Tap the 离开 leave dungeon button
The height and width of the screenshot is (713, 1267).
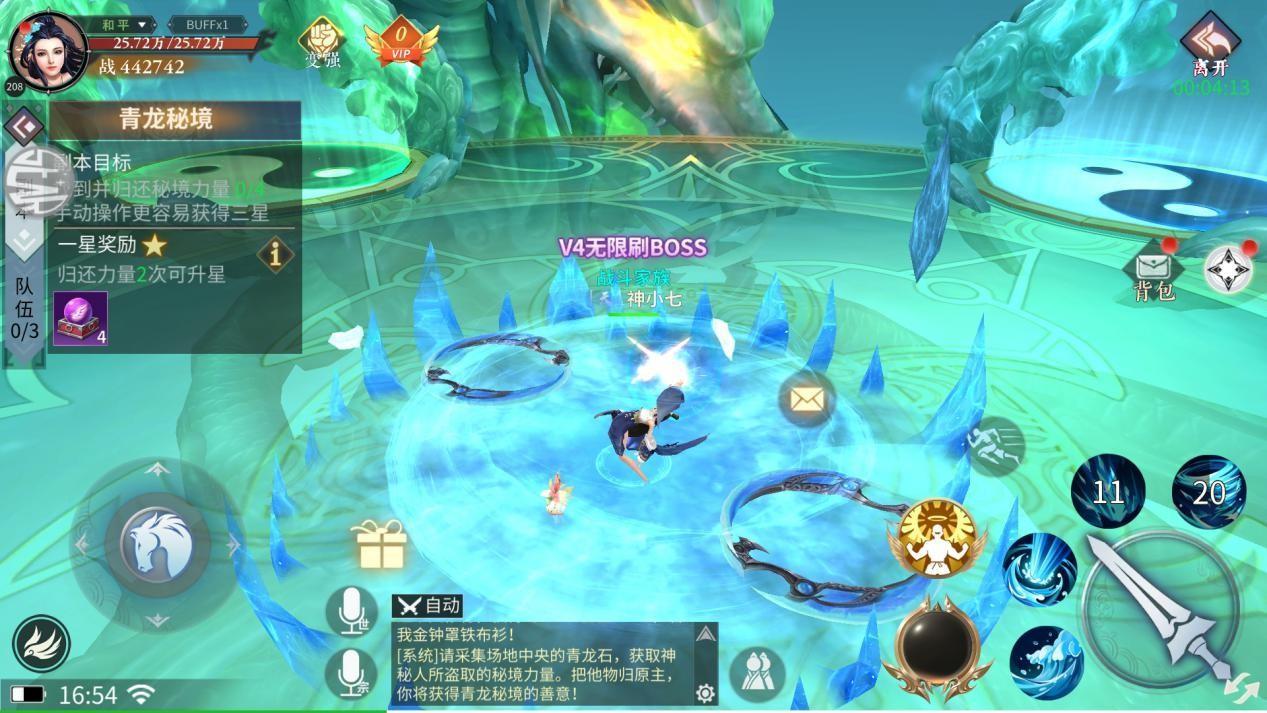click(1210, 47)
